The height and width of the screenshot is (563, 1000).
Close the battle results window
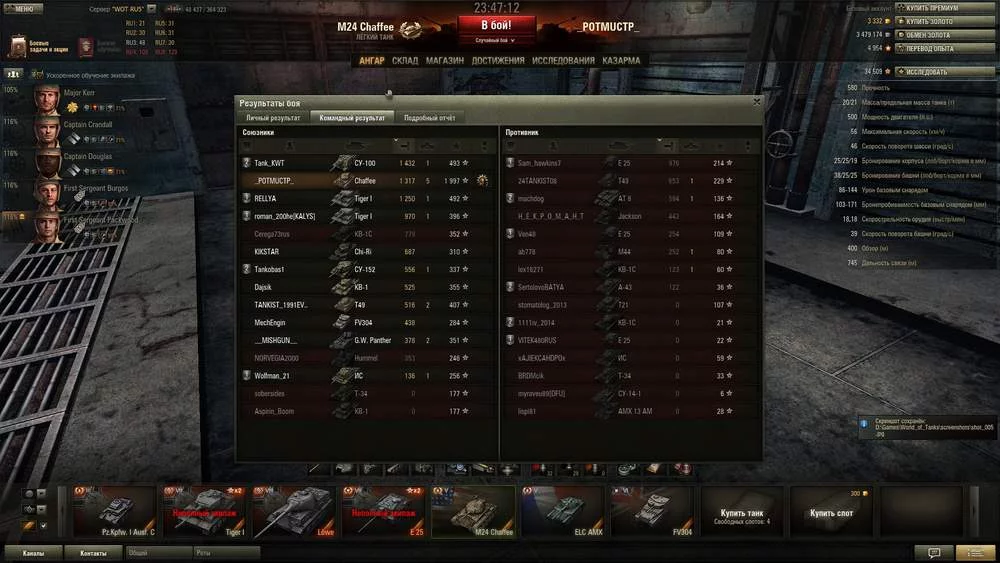(756, 101)
